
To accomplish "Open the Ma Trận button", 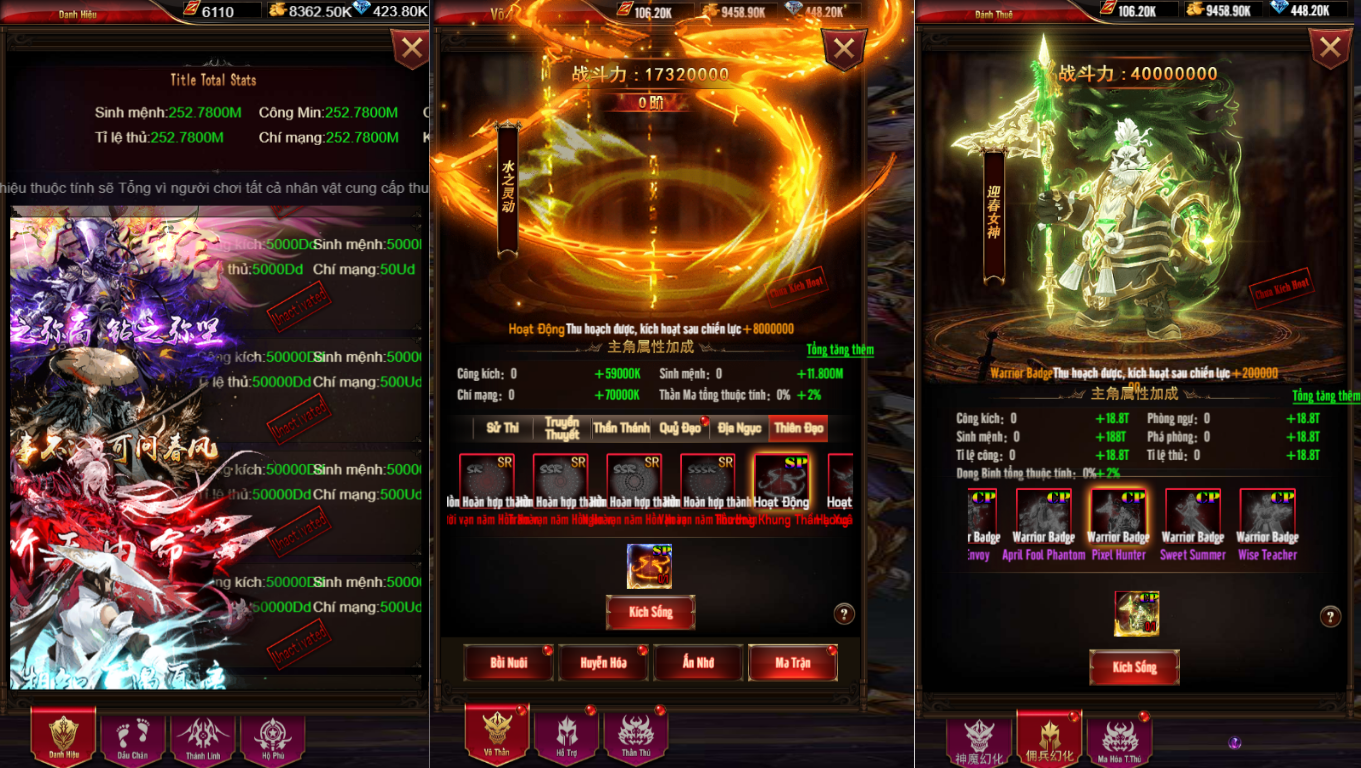I will click(x=792, y=662).
